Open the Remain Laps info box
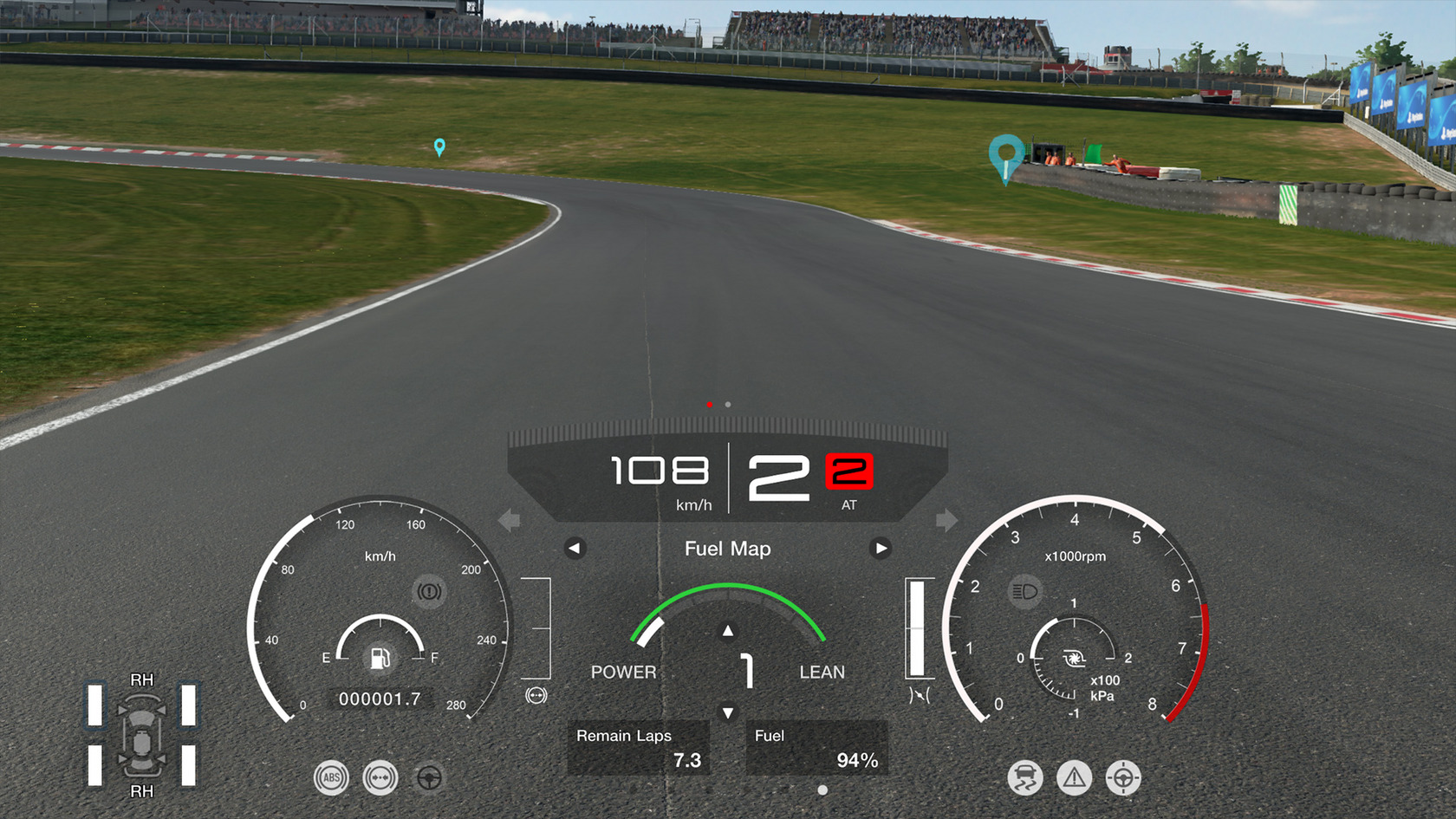The width and height of the screenshot is (1456, 819). 639,748
